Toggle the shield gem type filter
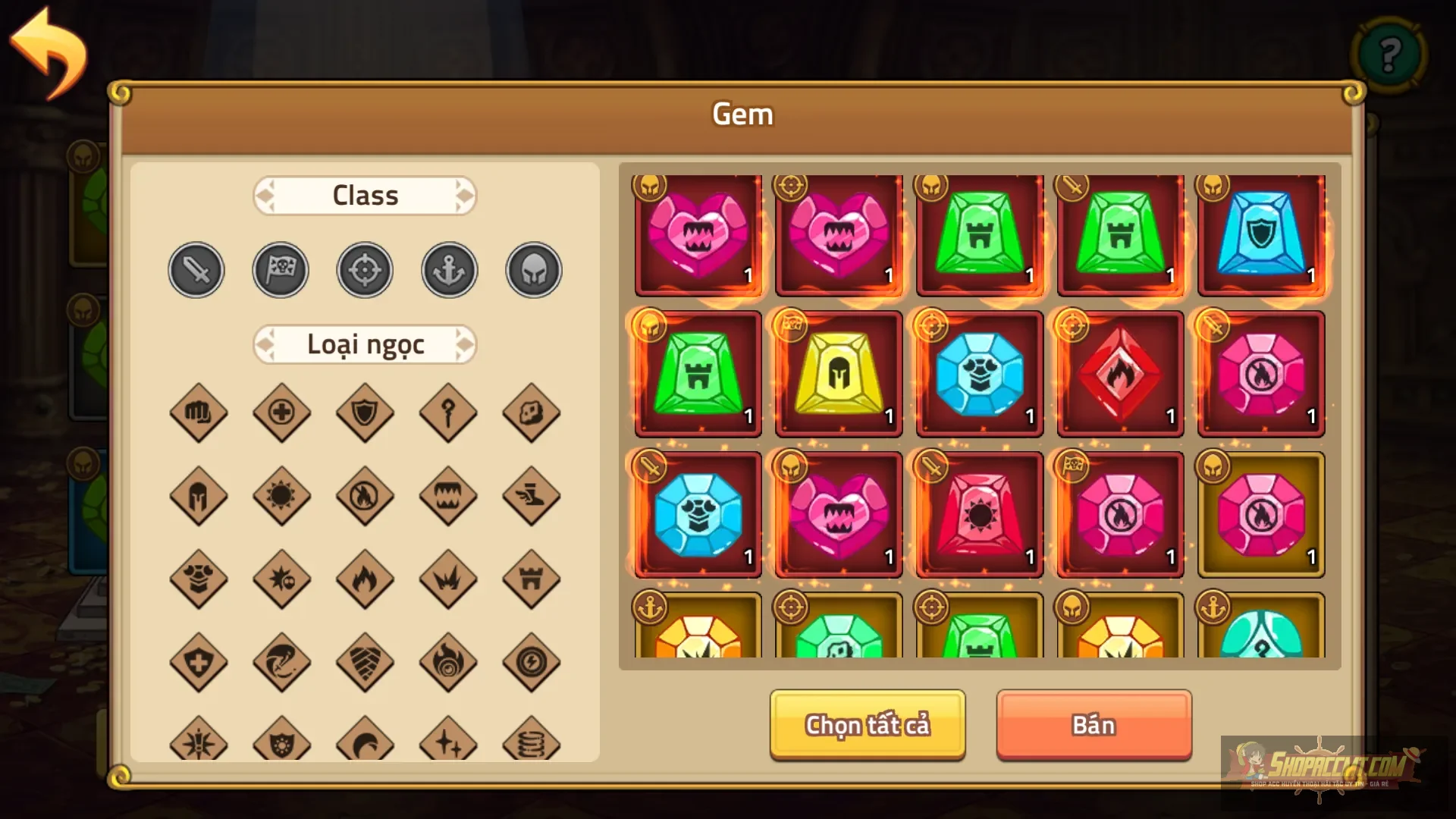Viewport: 1456px width, 819px height. (365, 413)
